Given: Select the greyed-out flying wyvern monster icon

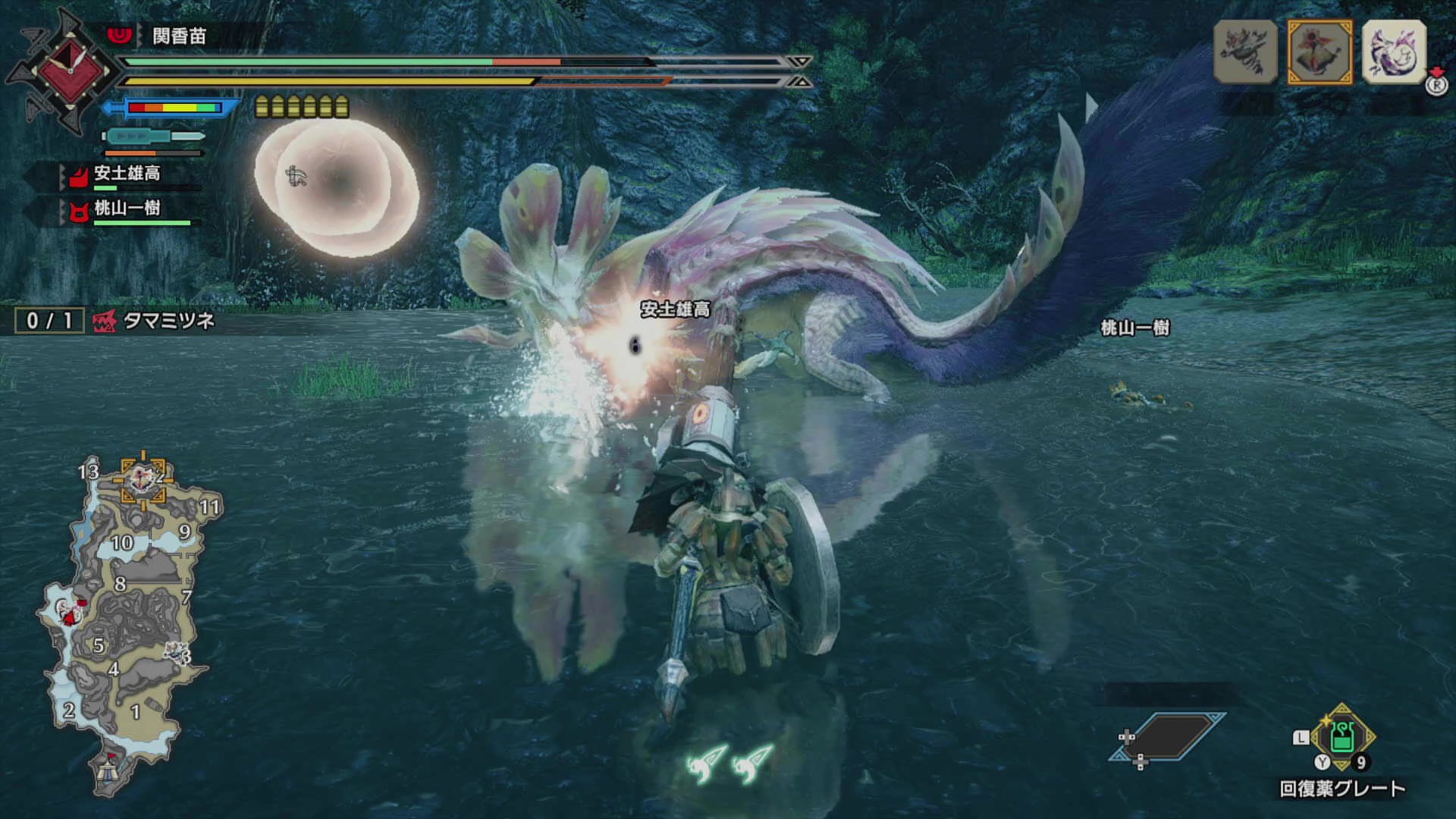Looking at the screenshot, I should 1245,52.
